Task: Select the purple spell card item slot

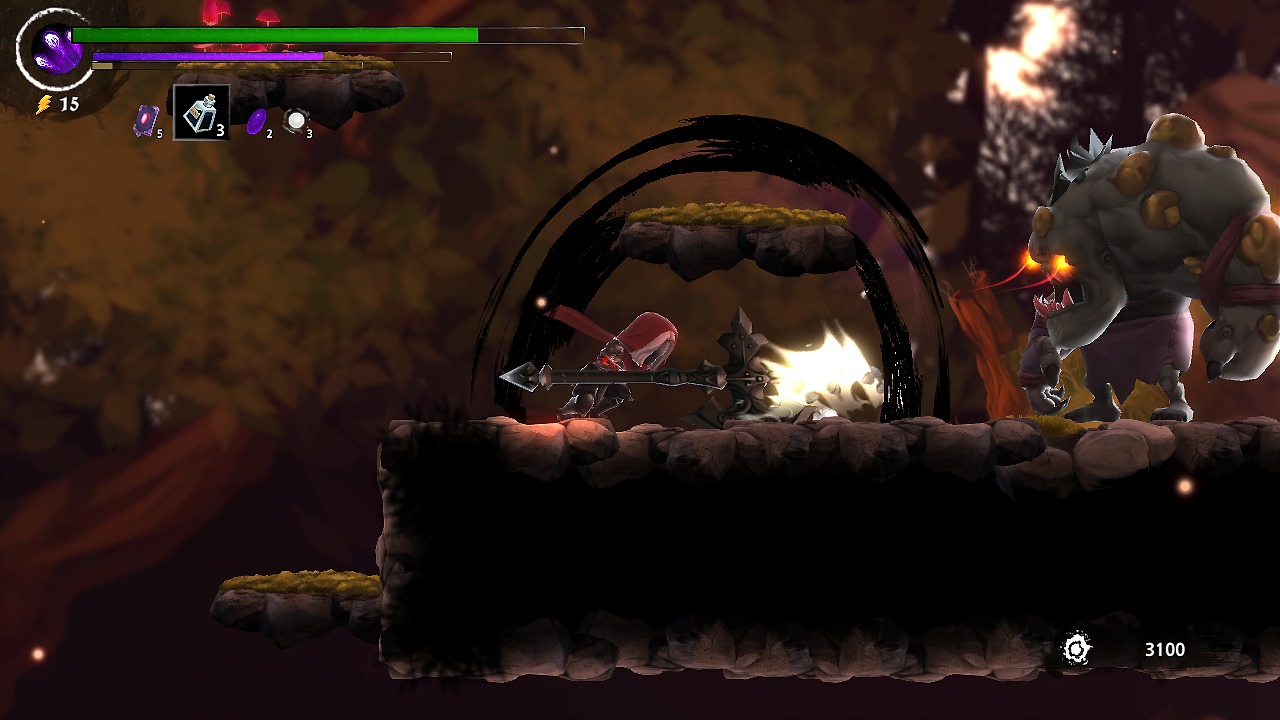Action: click(145, 120)
